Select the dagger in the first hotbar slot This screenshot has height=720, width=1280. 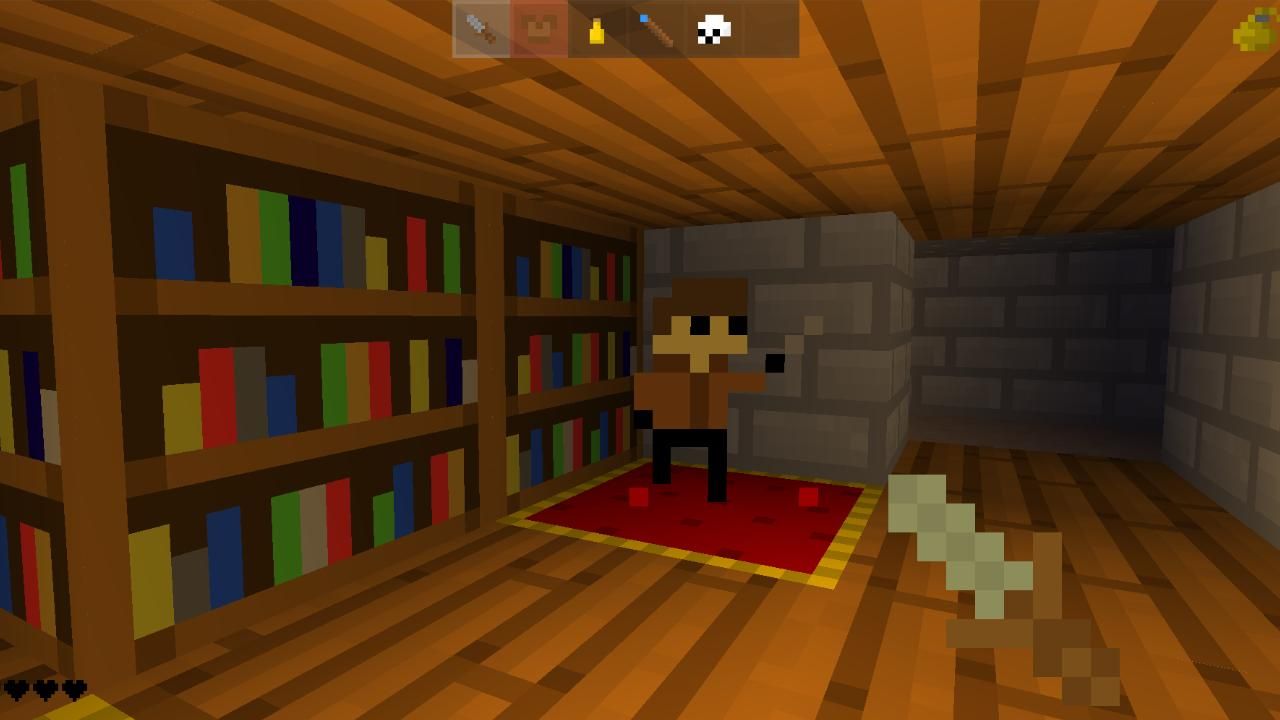(478, 28)
